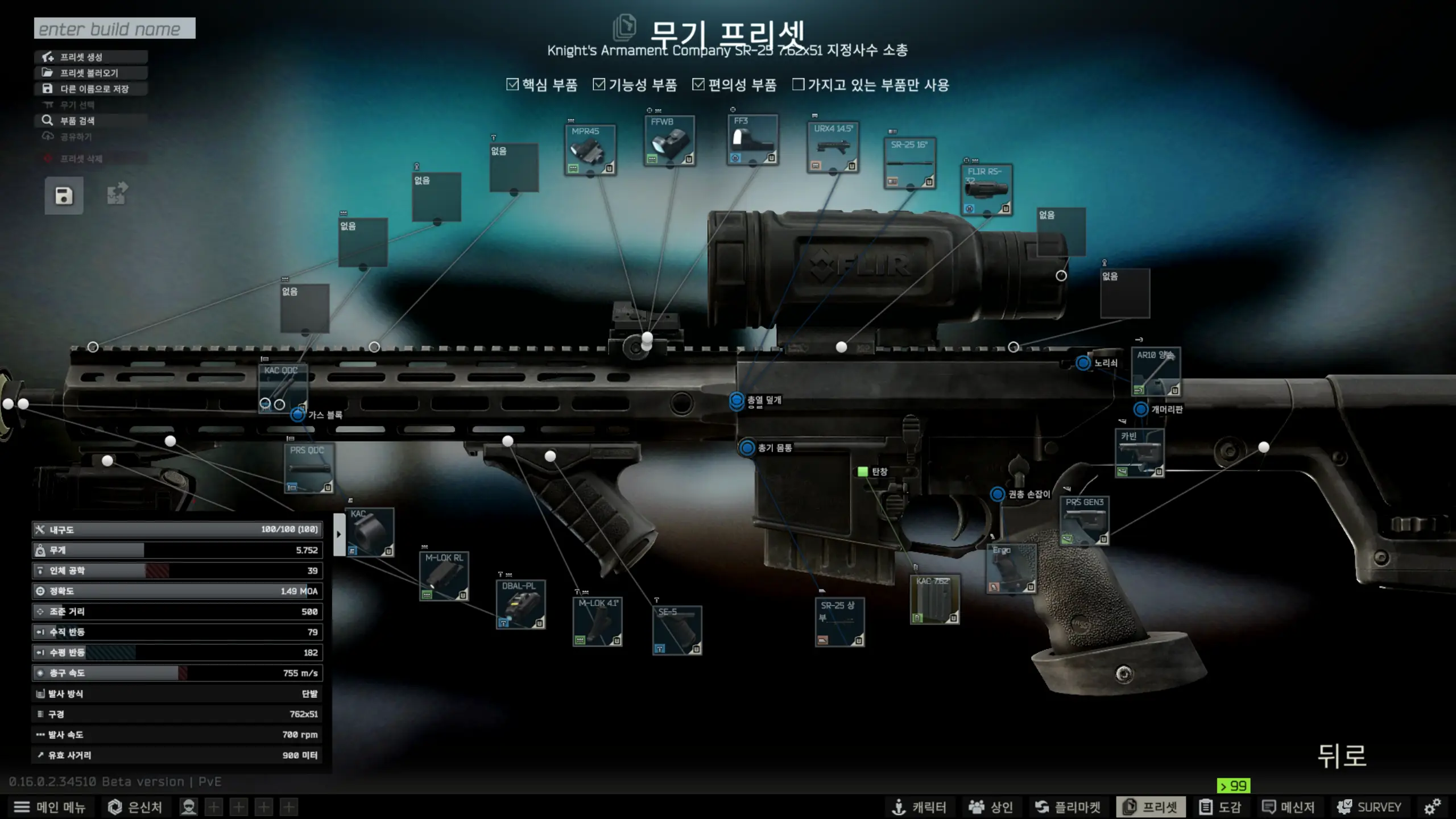Expand the weapon stats panel arrow
The image size is (1456, 819).
click(339, 534)
